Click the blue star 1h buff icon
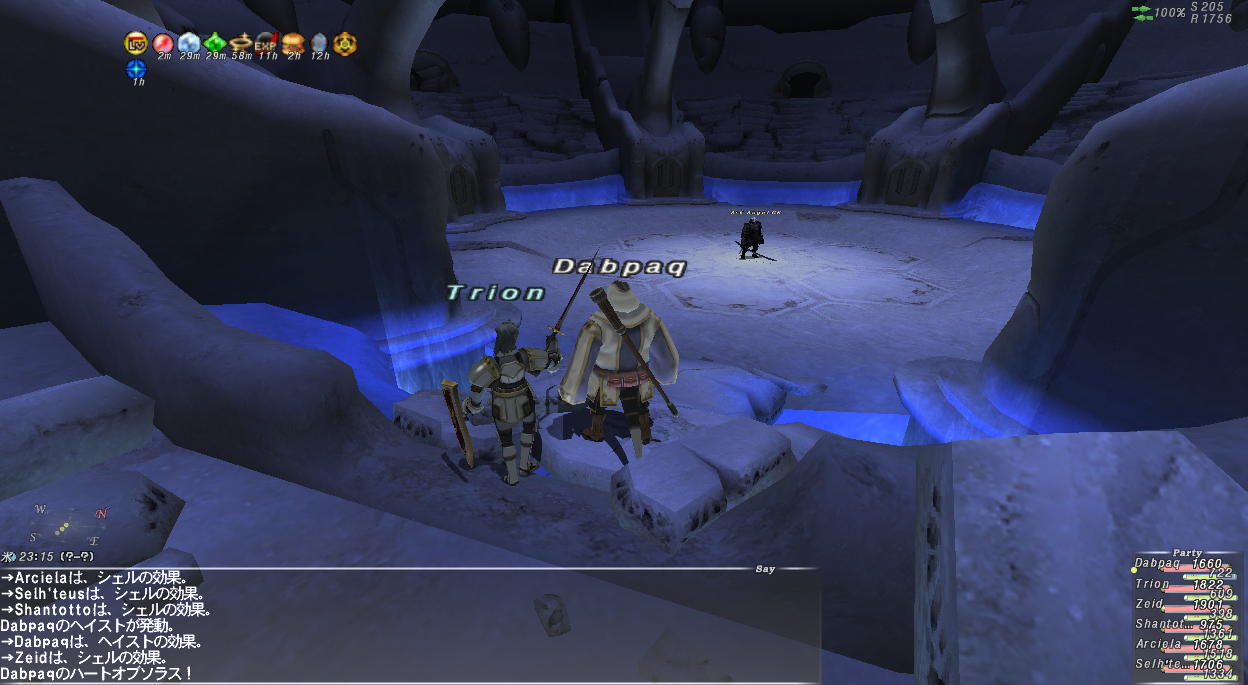1248x685 pixels. [137, 70]
